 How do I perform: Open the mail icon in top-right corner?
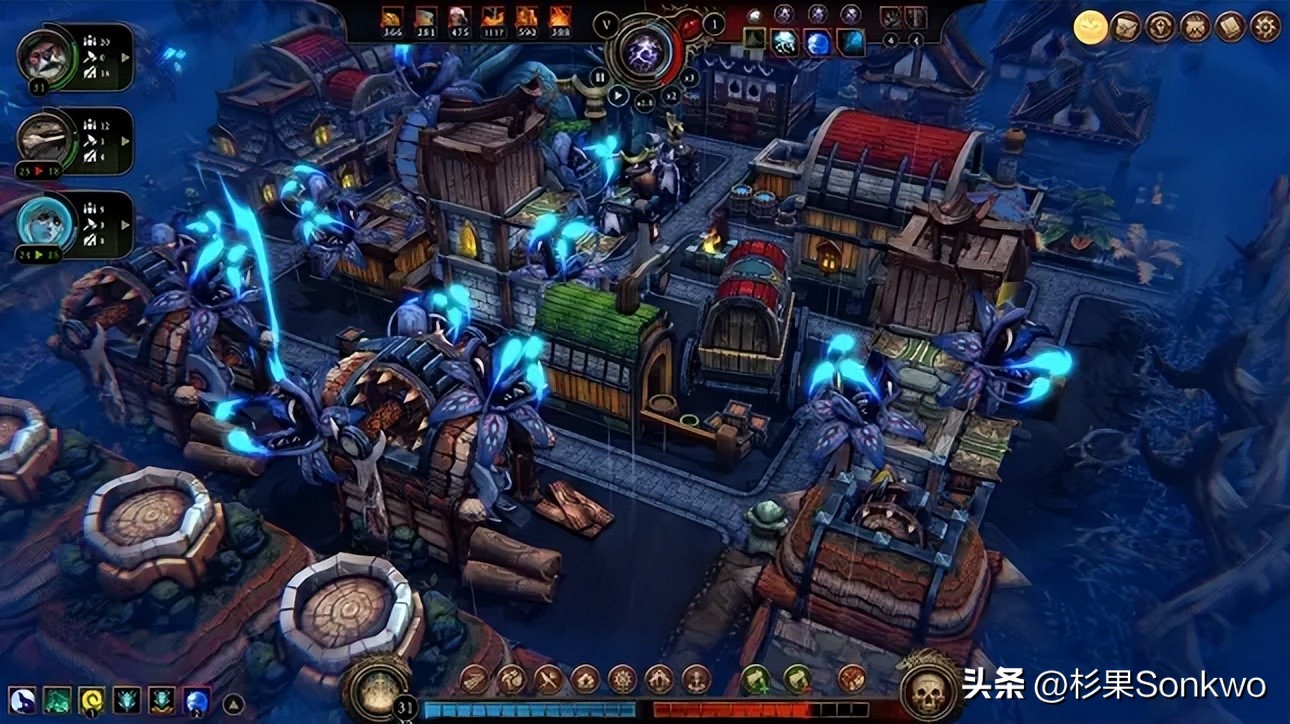(x=1124, y=25)
